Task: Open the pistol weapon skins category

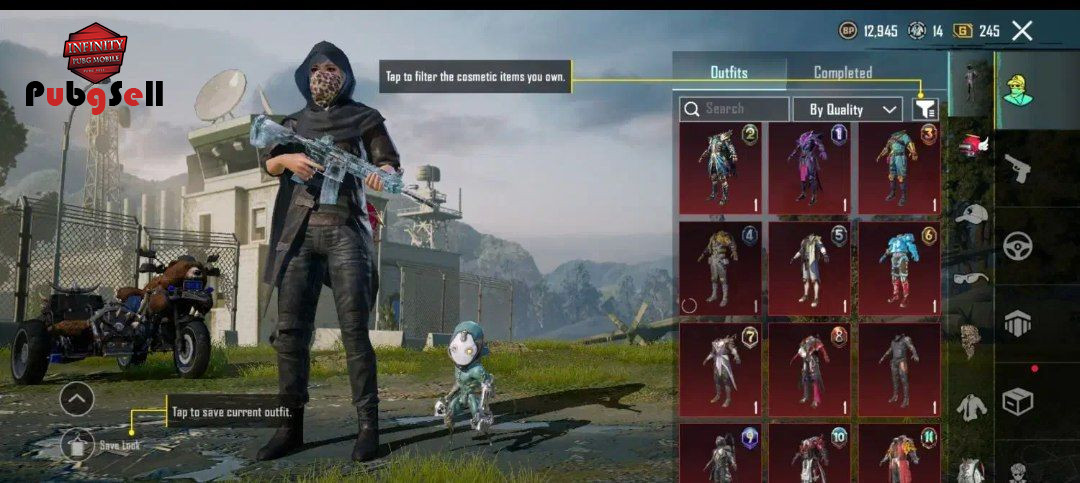Action: pyautogui.click(x=1018, y=168)
